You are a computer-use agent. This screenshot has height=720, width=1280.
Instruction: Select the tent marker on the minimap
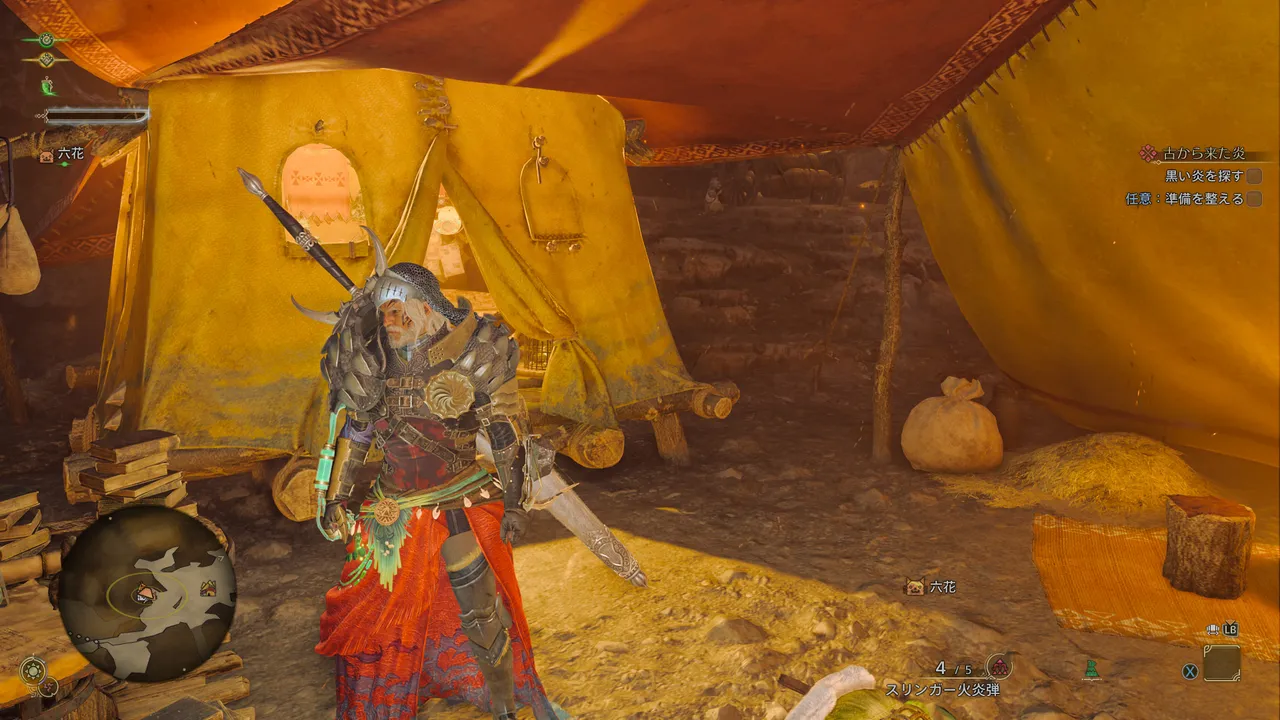(x=208, y=588)
